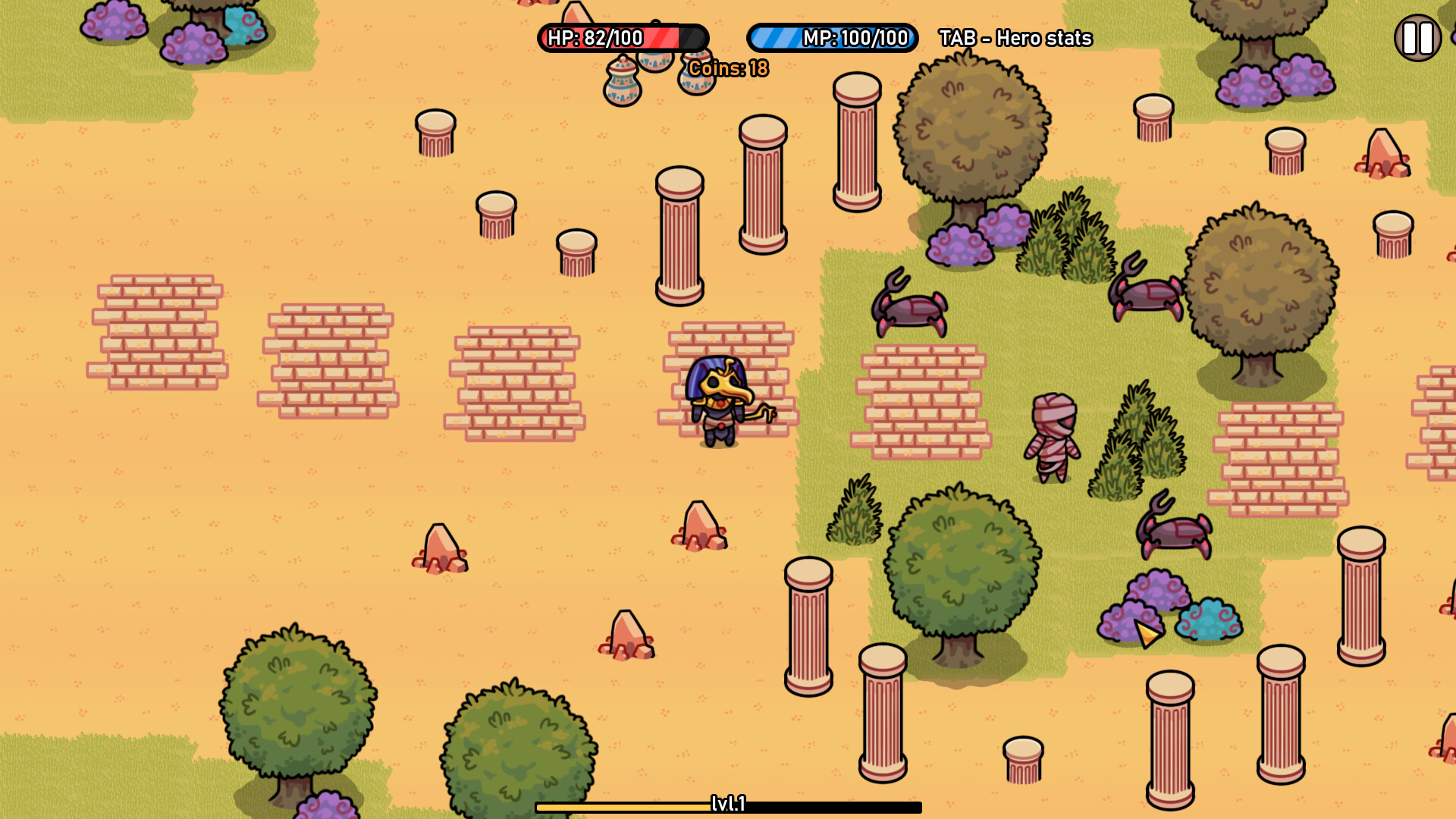Open Hero stats via the TAB label

pos(1015,38)
